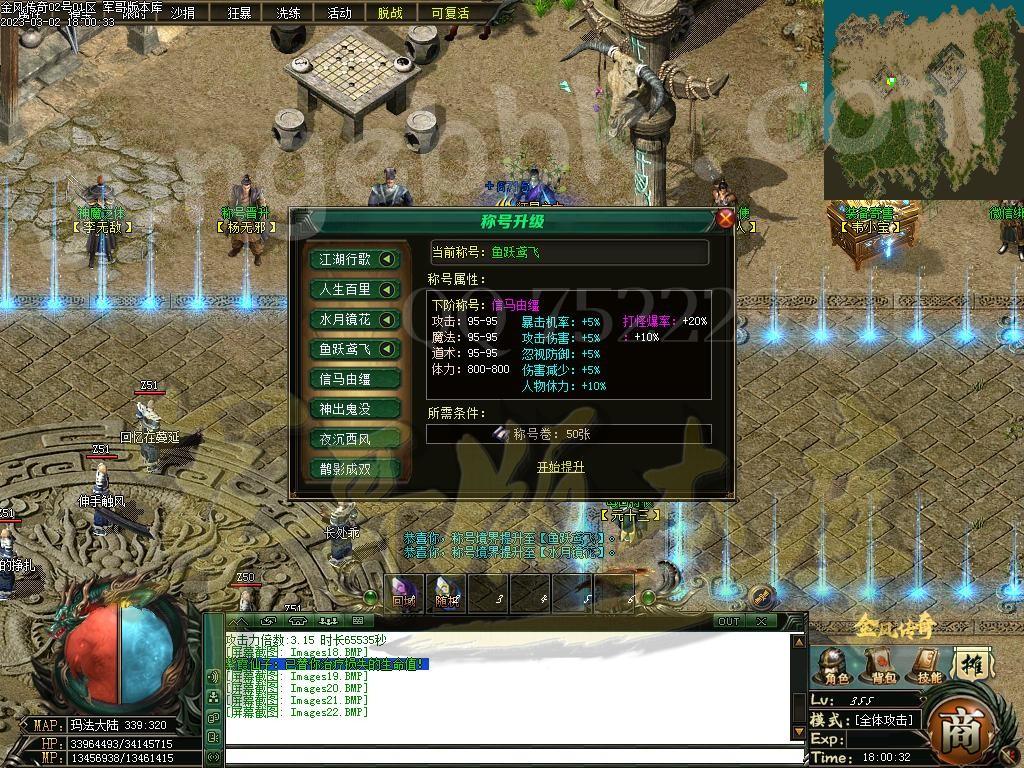Click the 可复活 button in top bar
This screenshot has height=768, width=1024.
(450, 13)
